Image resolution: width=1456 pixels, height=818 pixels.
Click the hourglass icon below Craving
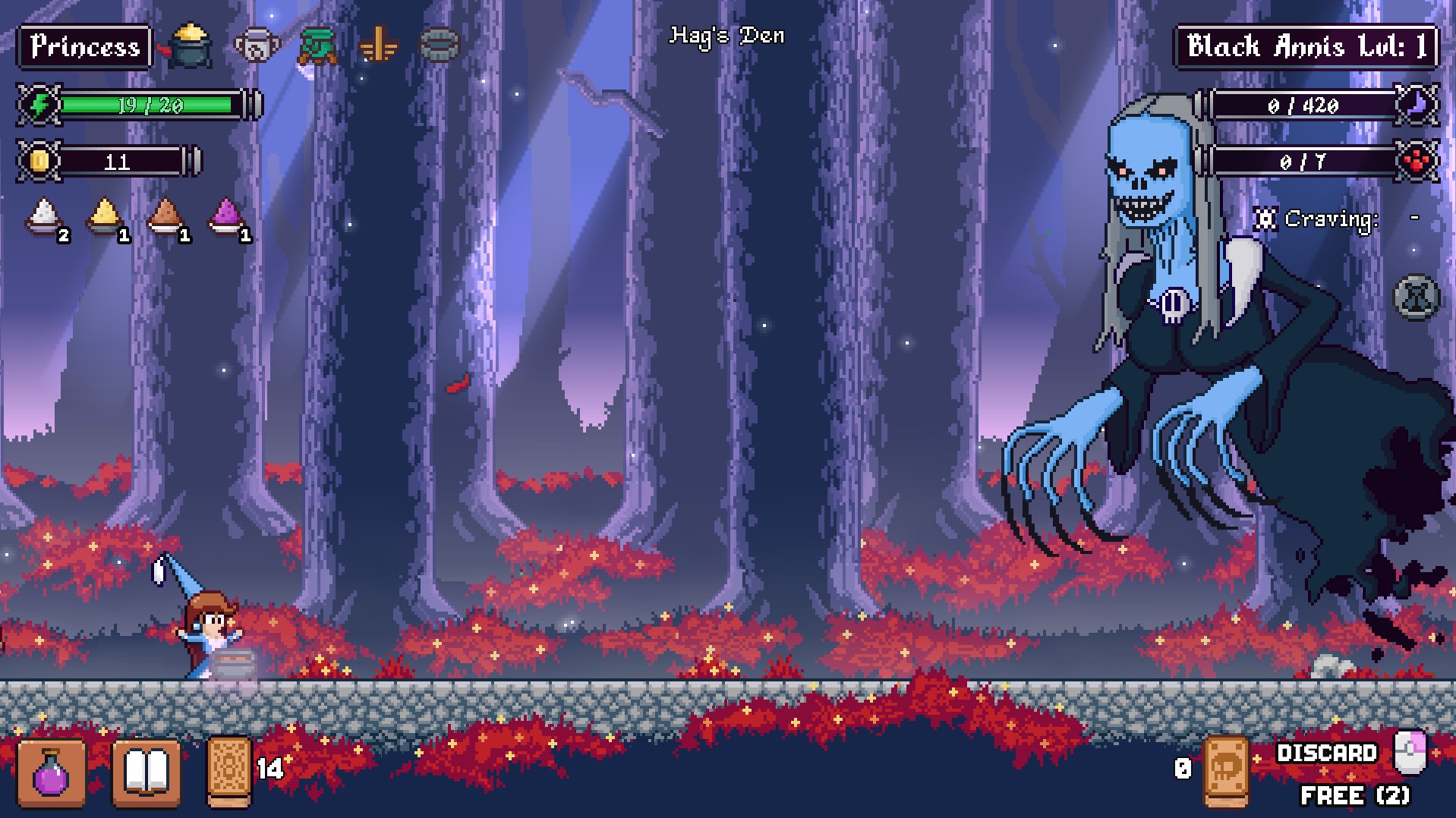point(1416,297)
